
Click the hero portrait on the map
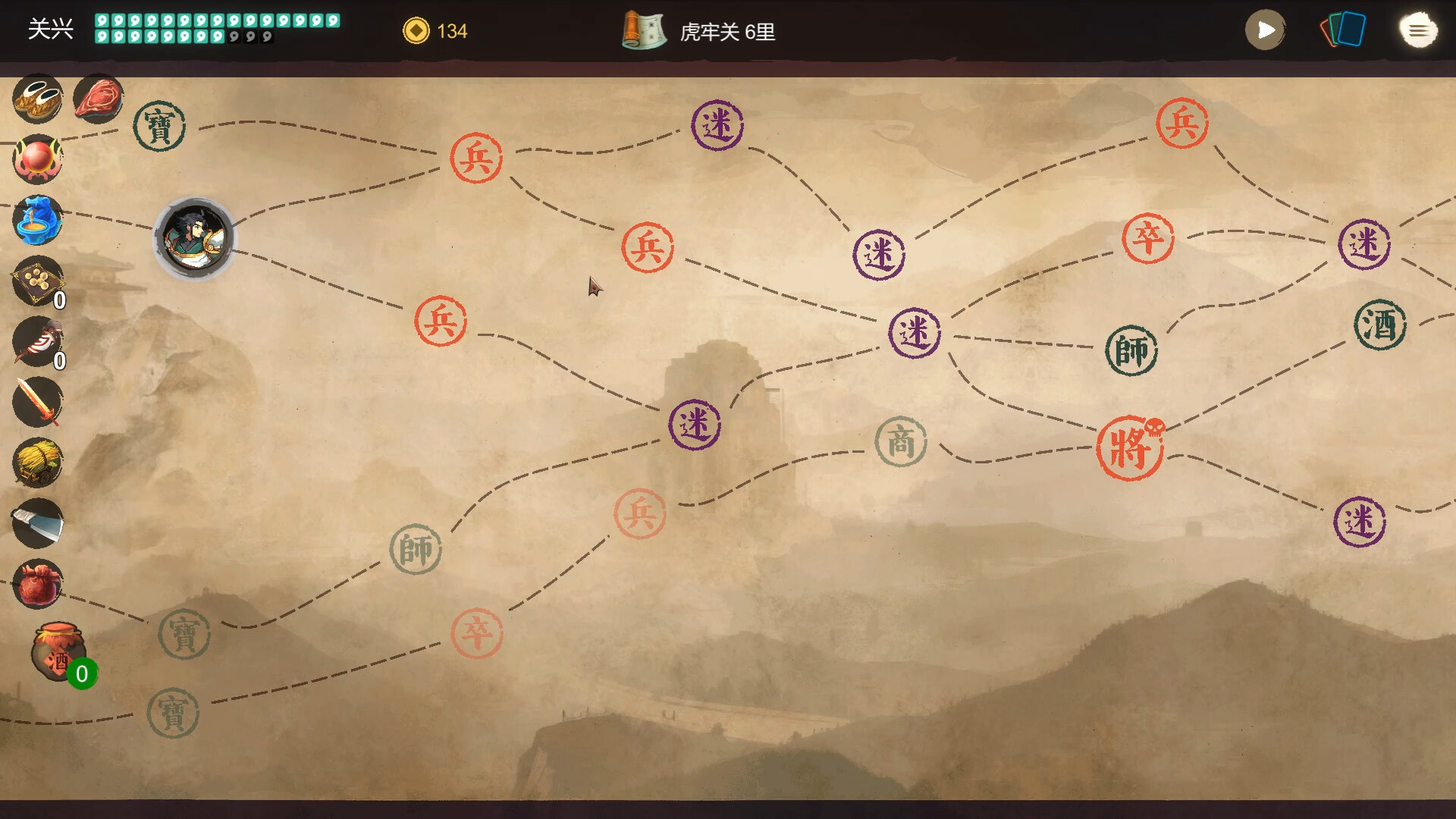coord(195,239)
